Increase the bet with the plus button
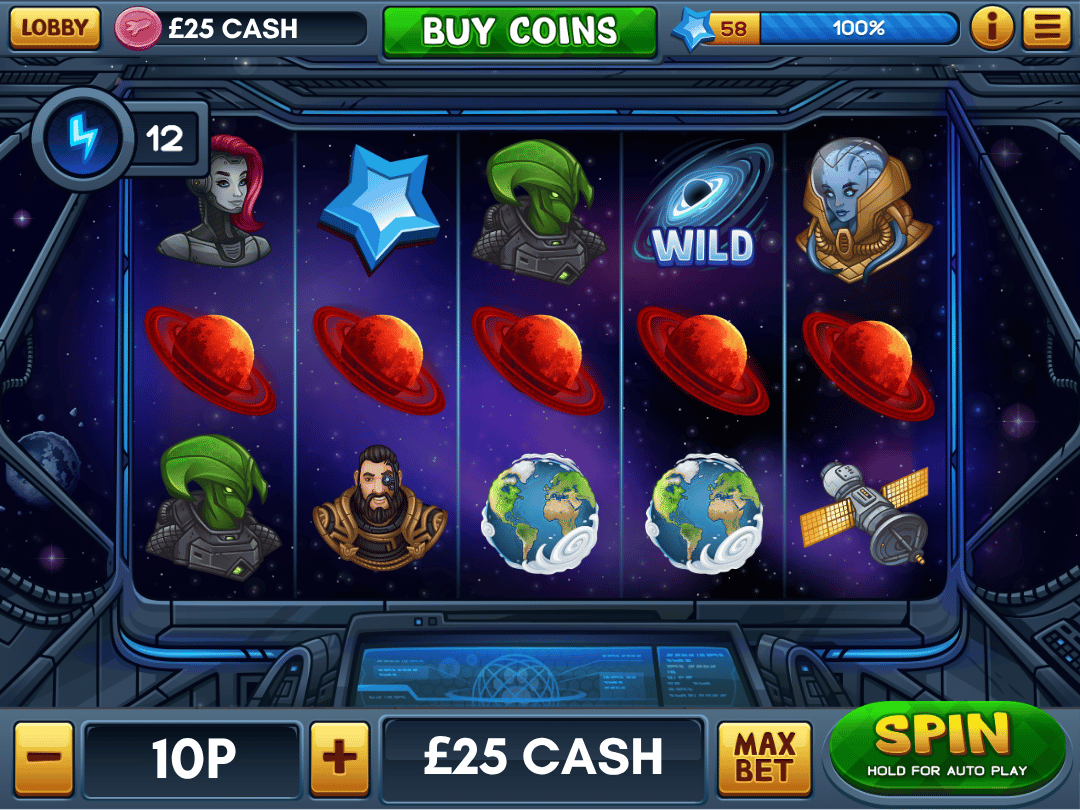 pyautogui.click(x=339, y=757)
